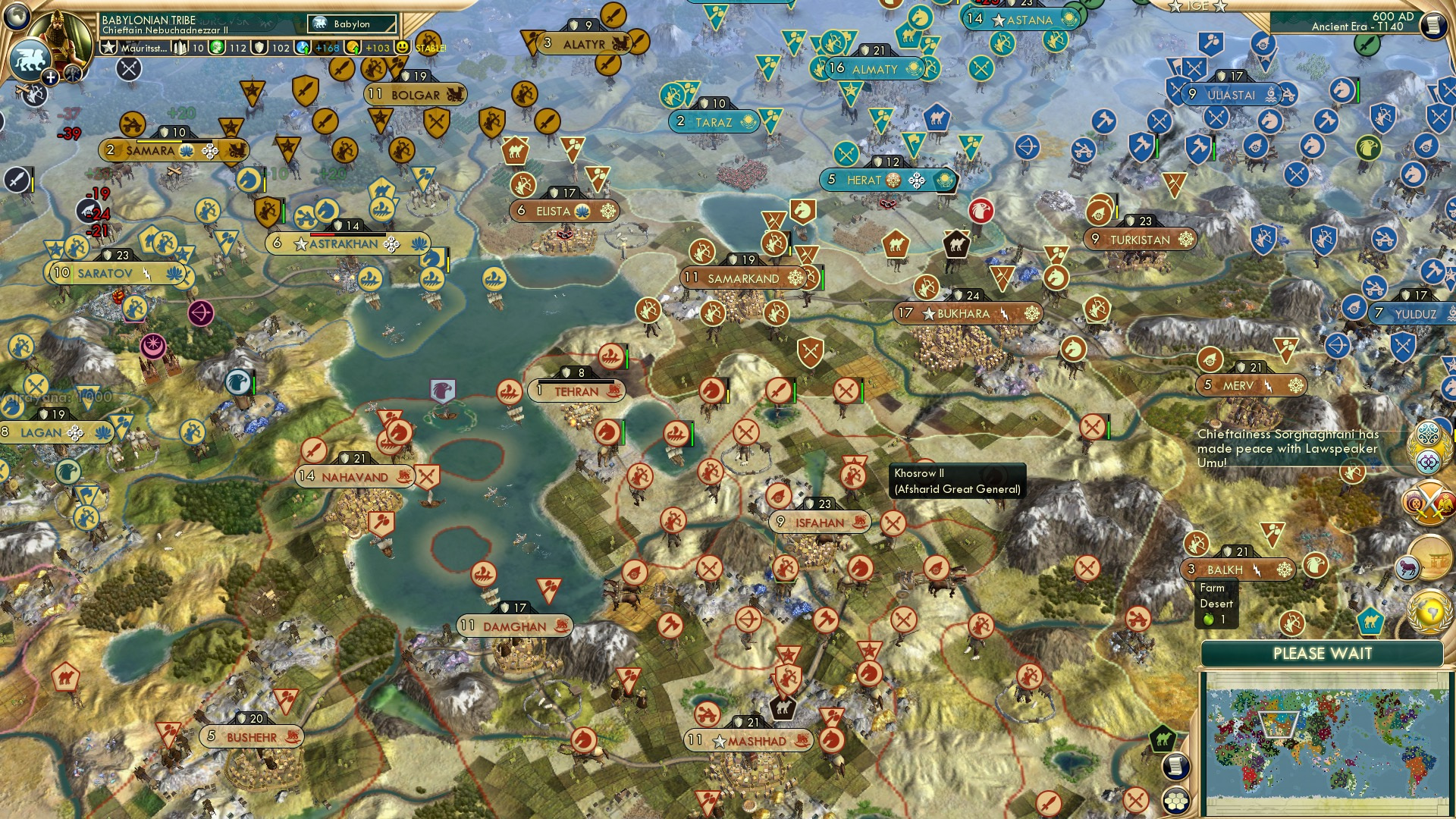Toggle strategic view with the hex grid icon
The image size is (1456, 819).
point(1176,802)
